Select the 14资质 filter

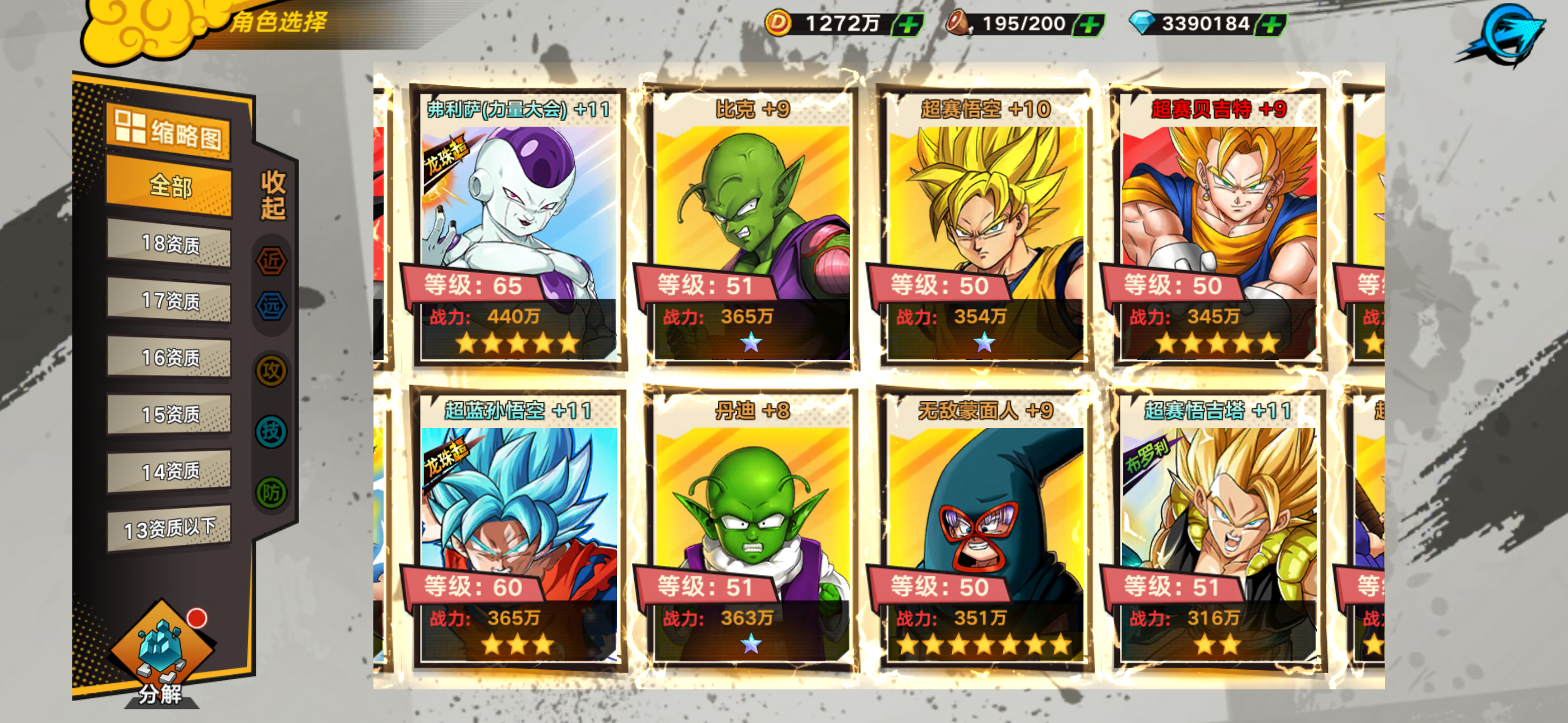pos(169,471)
